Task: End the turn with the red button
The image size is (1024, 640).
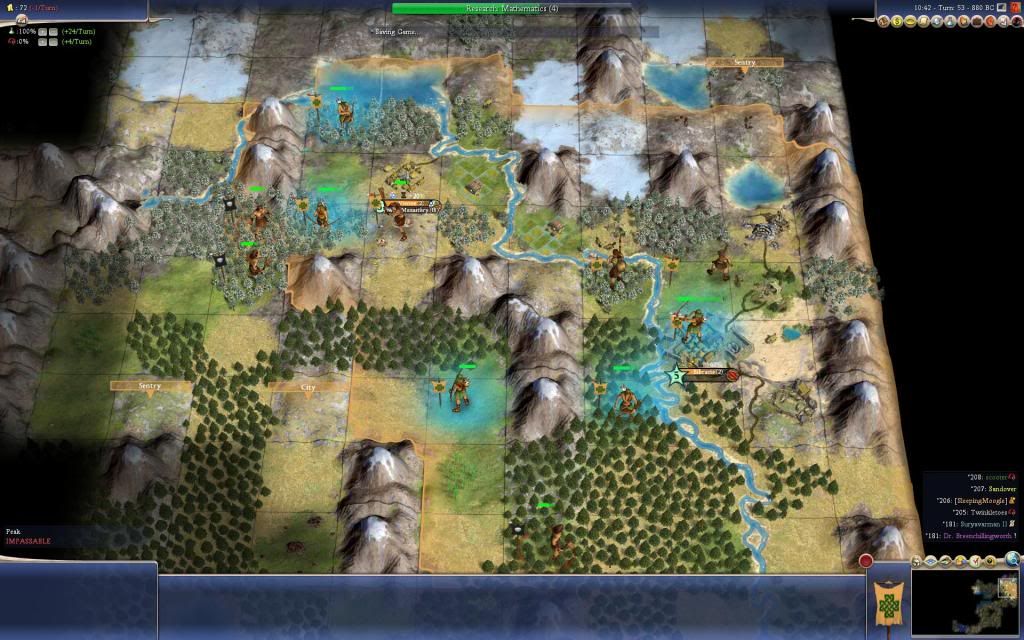Action: [866, 561]
